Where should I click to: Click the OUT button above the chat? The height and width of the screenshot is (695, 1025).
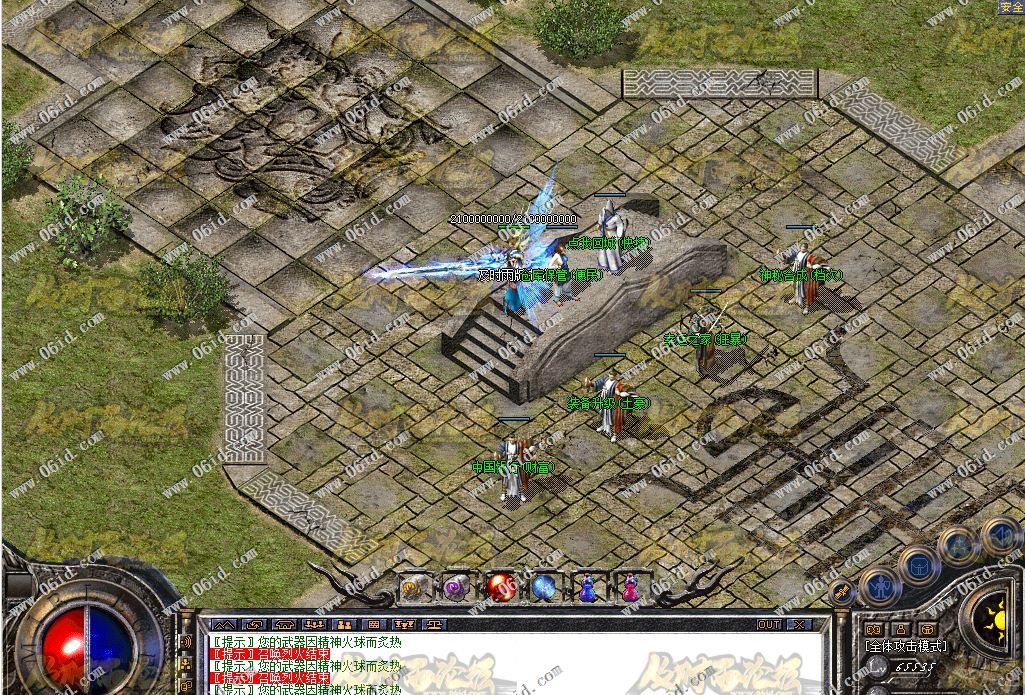pyautogui.click(x=768, y=625)
